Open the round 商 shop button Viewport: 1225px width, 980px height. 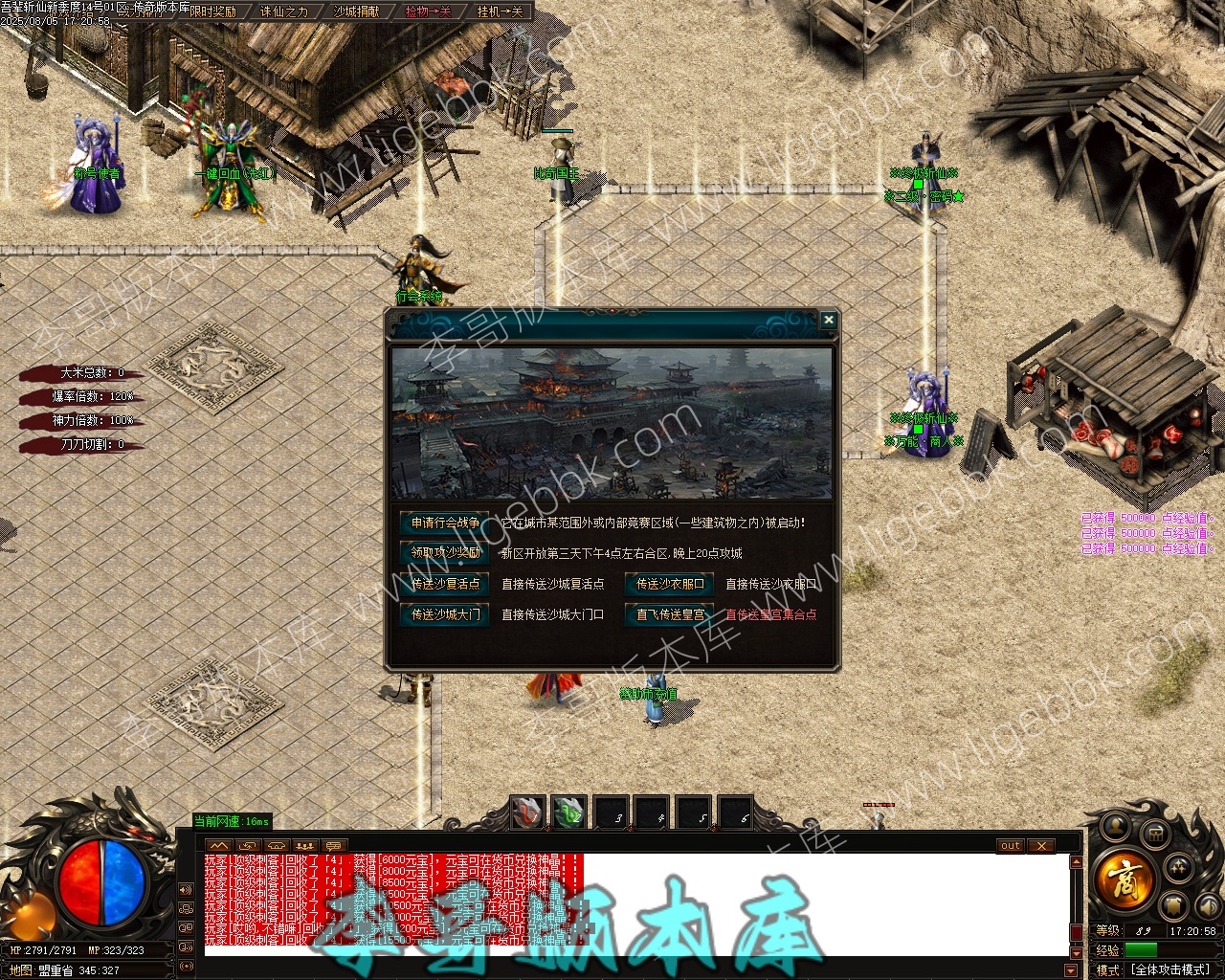tap(1125, 878)
